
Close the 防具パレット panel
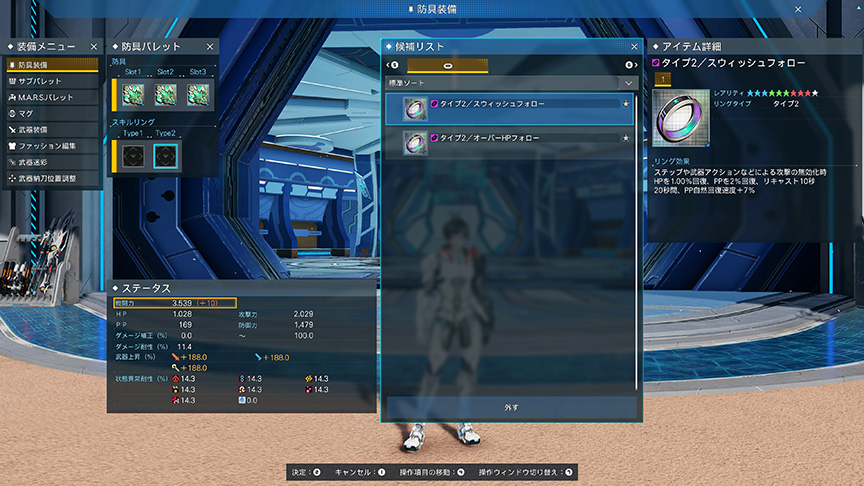click(x=210, y=47)
